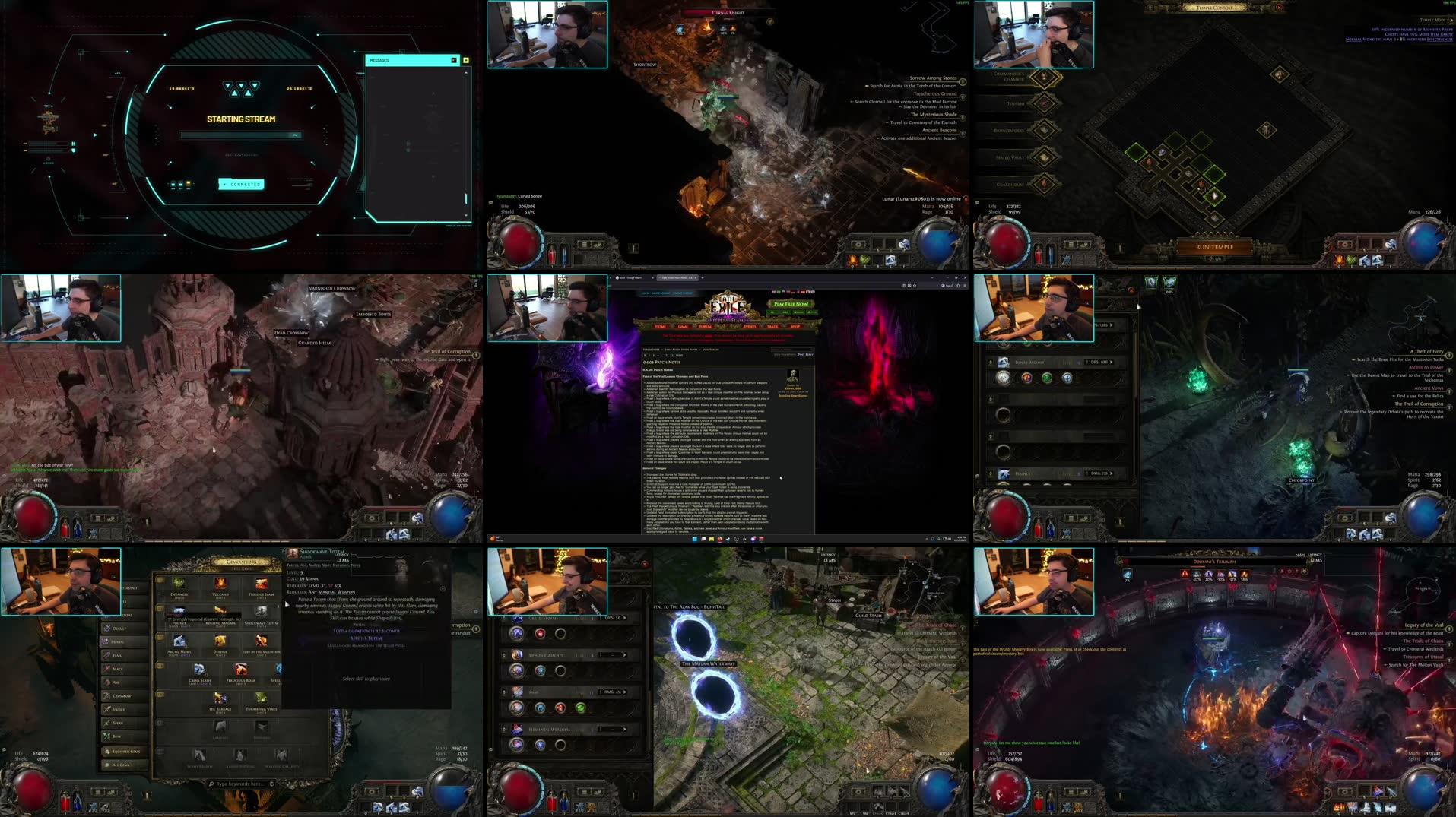
Task: Expand the Elemental Weakness skill entry
Action: click(x=624, y=730)
